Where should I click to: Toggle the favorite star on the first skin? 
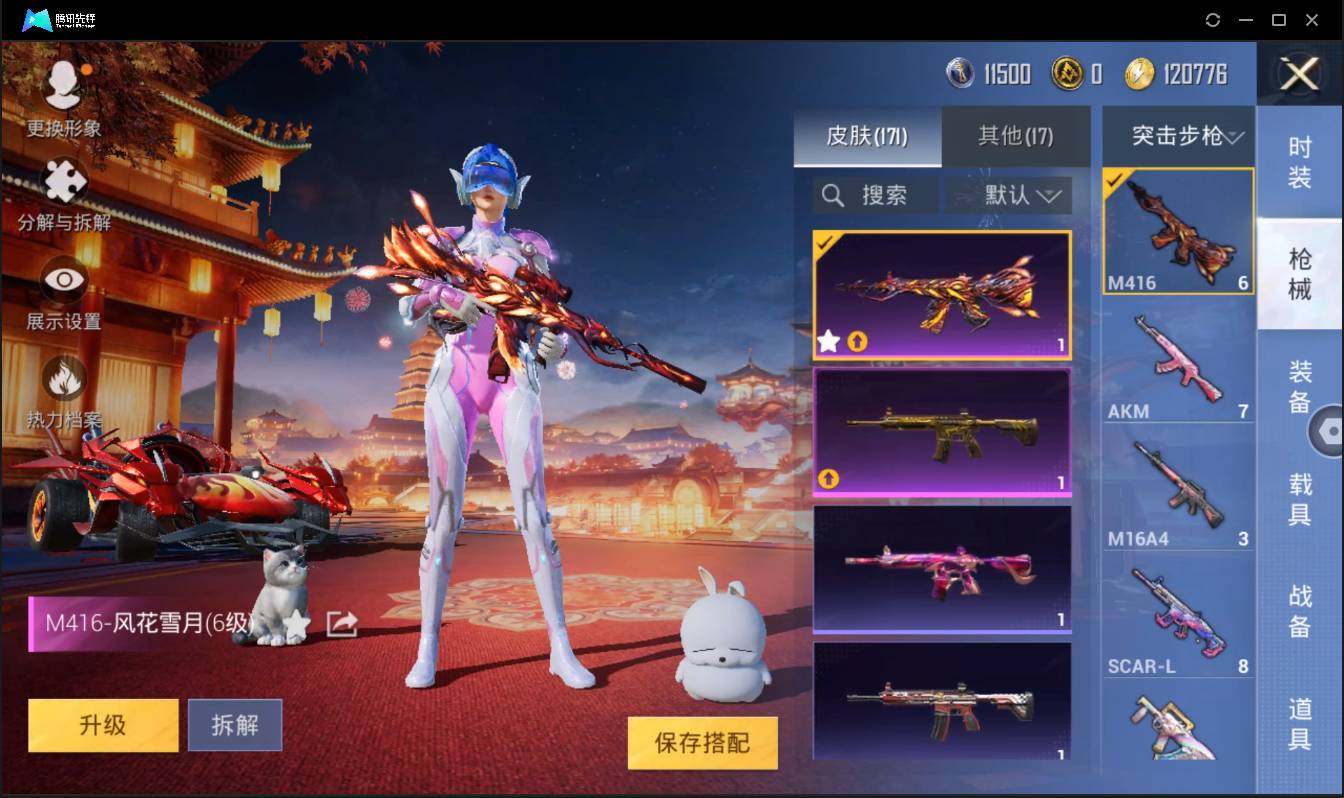(828, 341)
